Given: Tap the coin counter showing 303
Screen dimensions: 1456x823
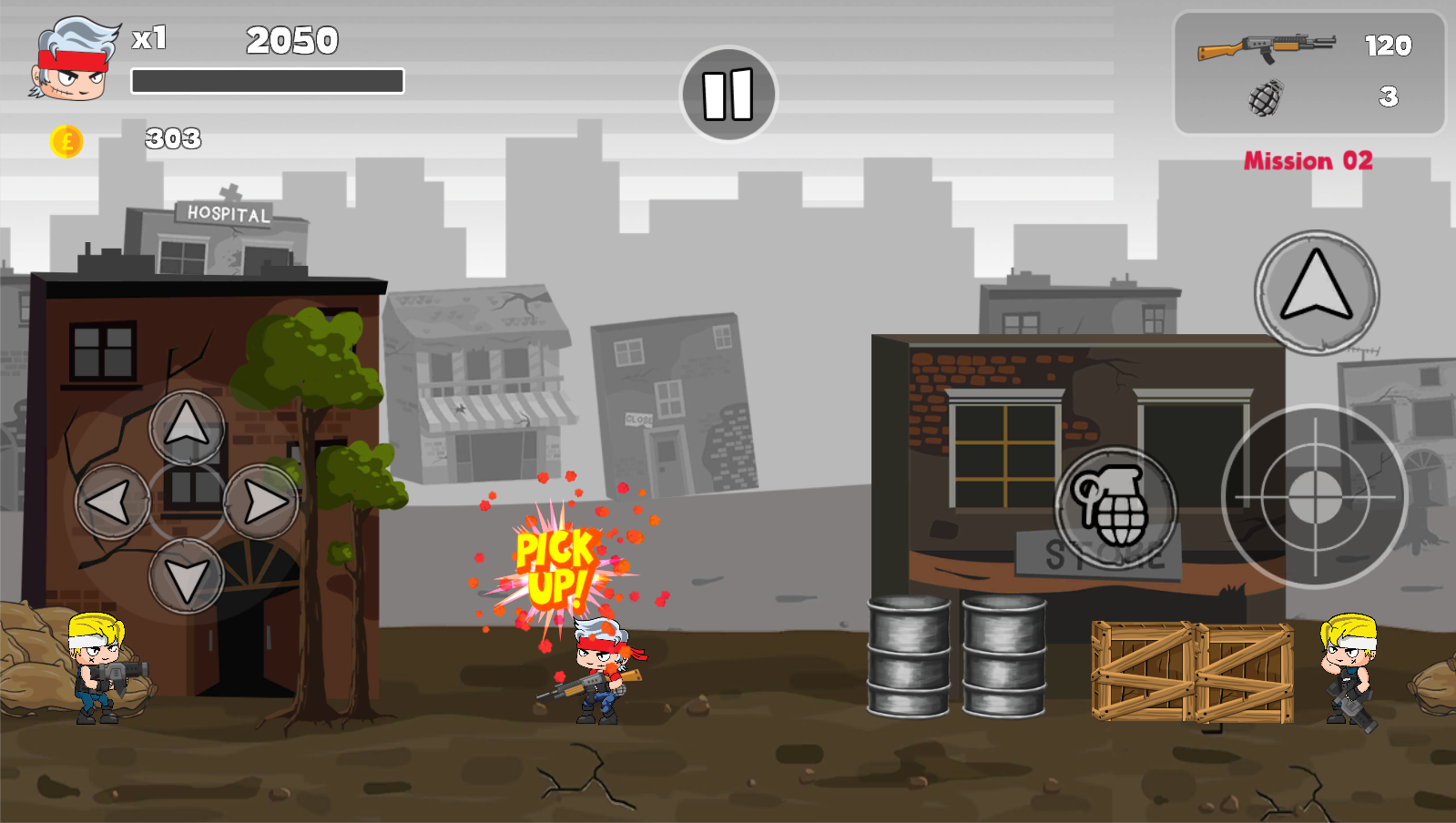Looking at the screenshot, I should (x=173, y=138).
